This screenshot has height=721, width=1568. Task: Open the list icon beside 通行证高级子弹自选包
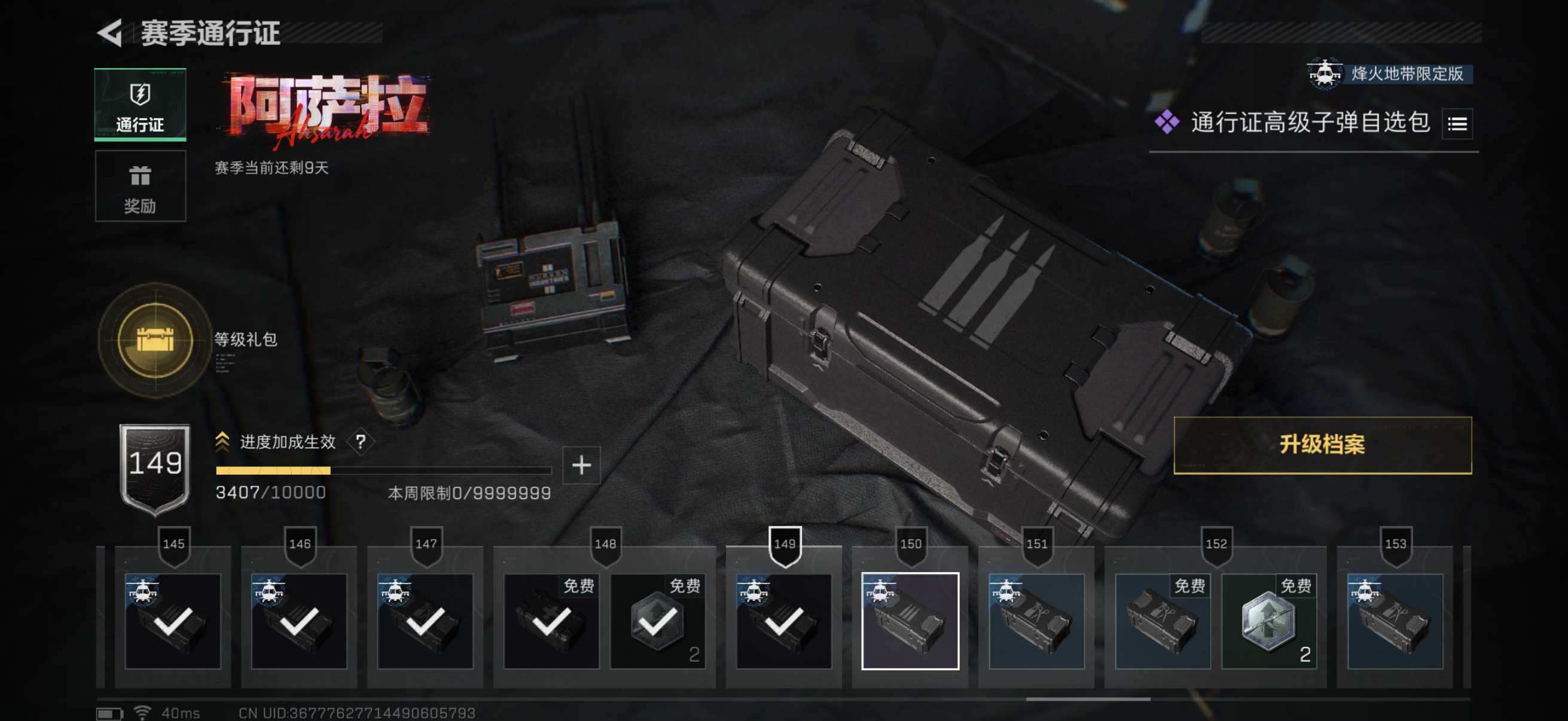coord(1457,124)
